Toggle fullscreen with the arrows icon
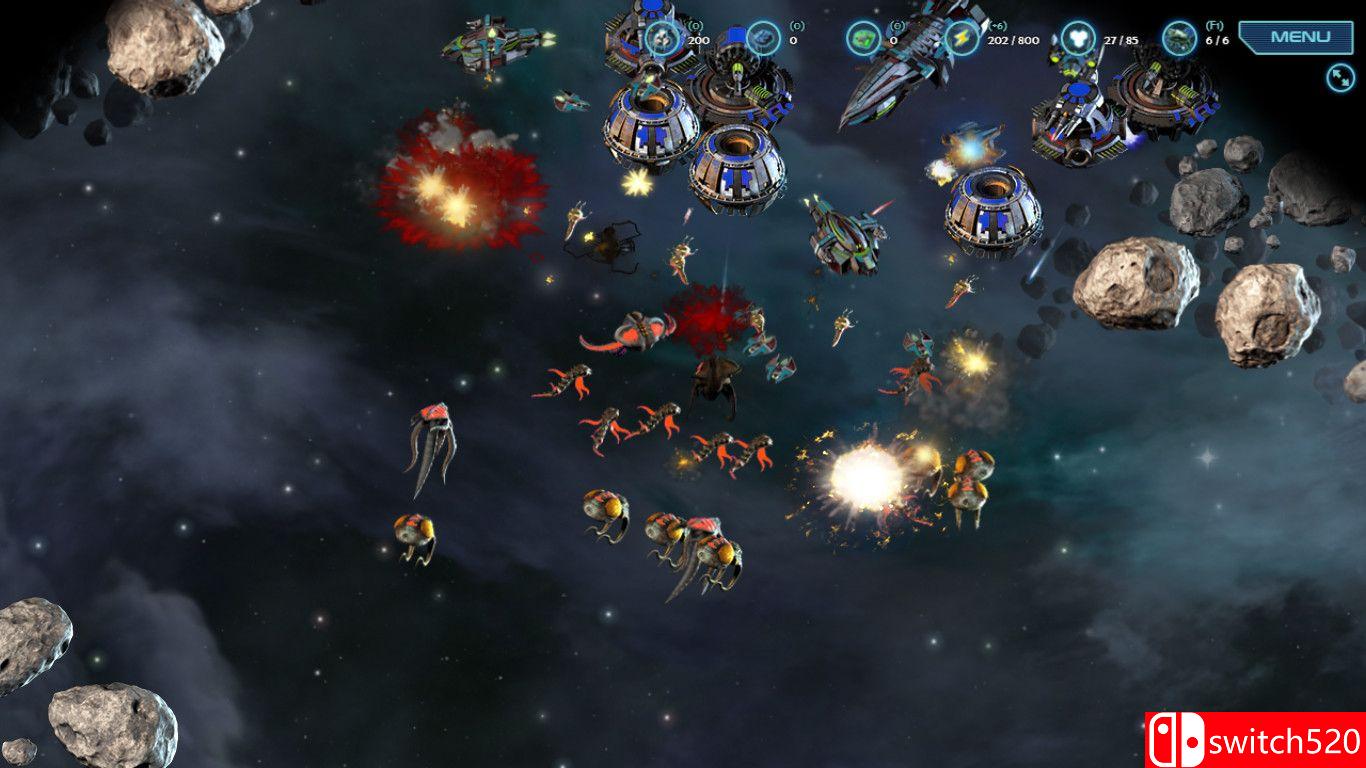This screenshot has width=1366, height=768. [1340, 77]
